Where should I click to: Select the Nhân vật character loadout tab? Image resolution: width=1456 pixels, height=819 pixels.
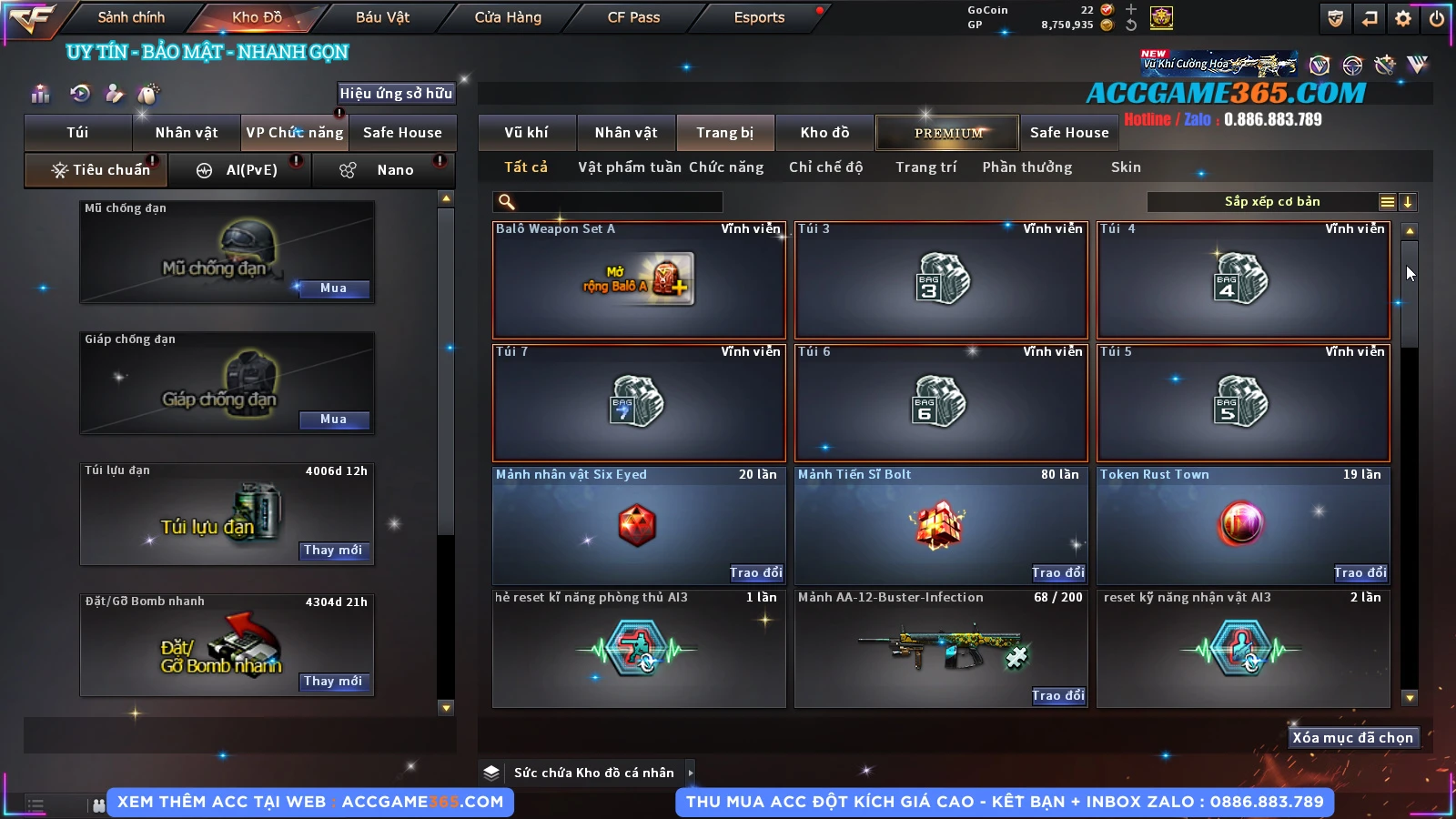187,133
